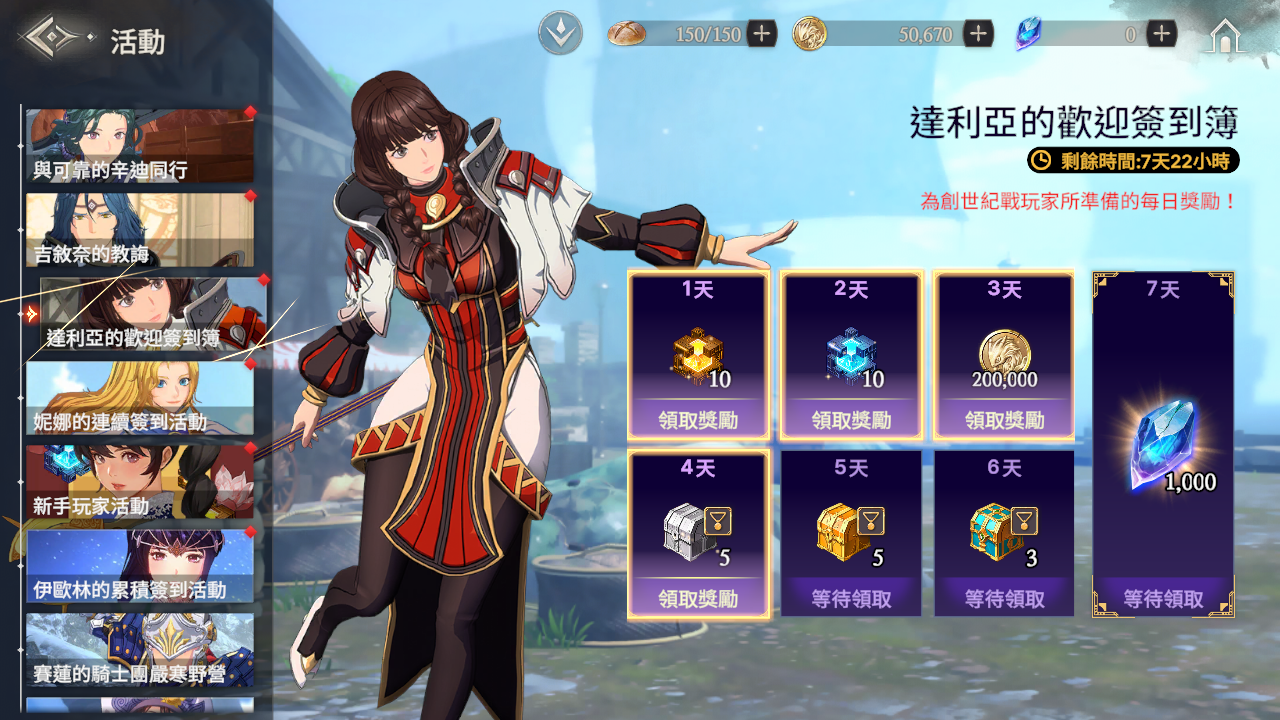The image size is (1280, 720).
Task: Return to the home screen
Action: [x=1225, y=36]
